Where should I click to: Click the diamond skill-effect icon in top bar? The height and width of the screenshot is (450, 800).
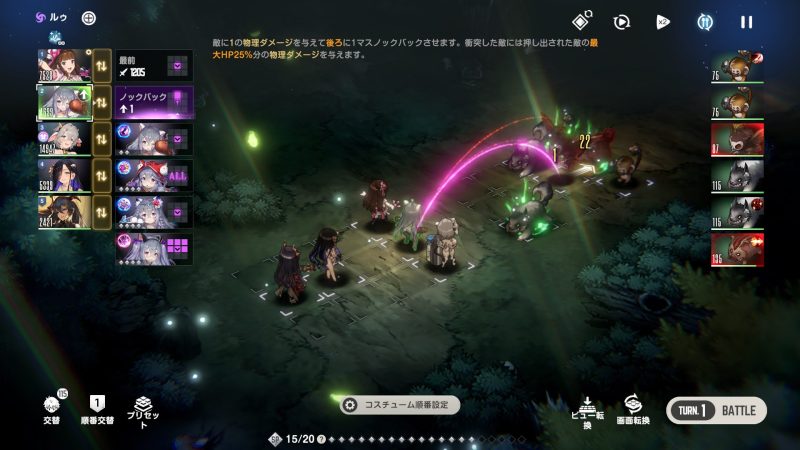click(580, 21)
